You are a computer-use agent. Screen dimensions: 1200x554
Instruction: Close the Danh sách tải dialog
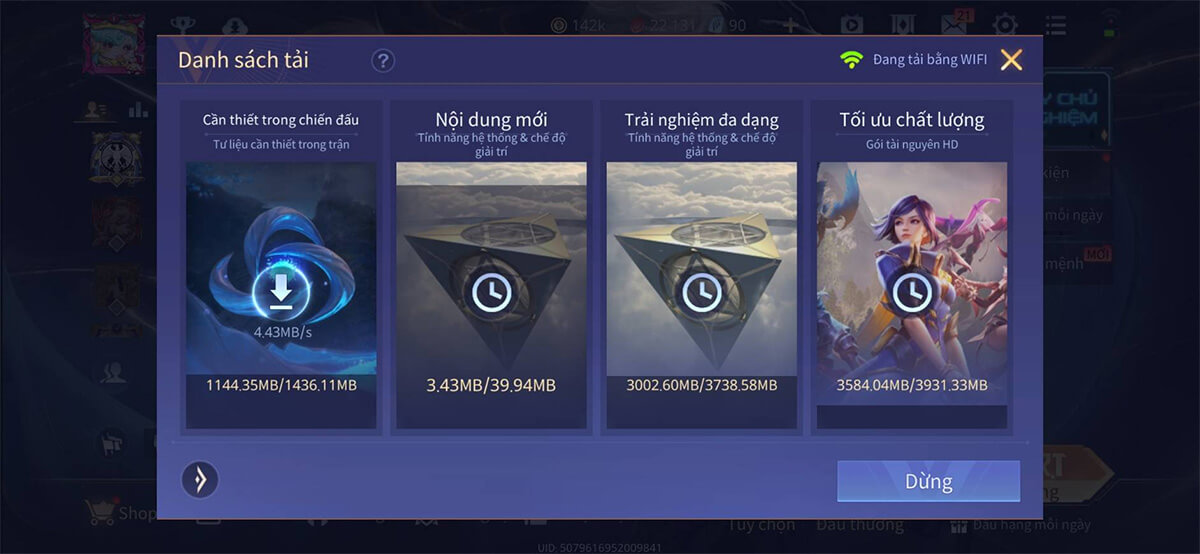tap(1011, 60)
